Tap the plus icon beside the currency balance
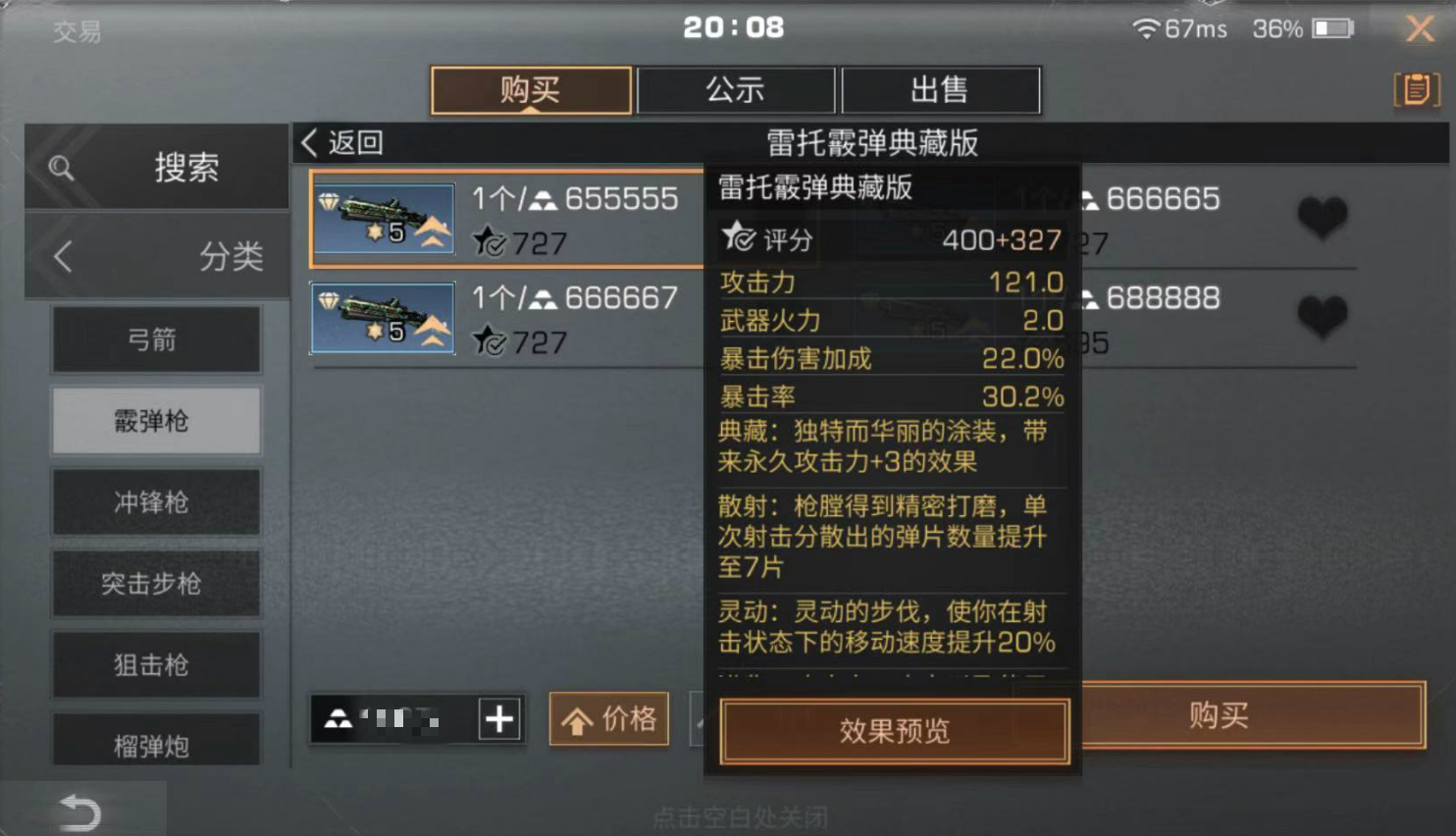This screenshot has height=836, width=1456. click(x=500, y=718)
